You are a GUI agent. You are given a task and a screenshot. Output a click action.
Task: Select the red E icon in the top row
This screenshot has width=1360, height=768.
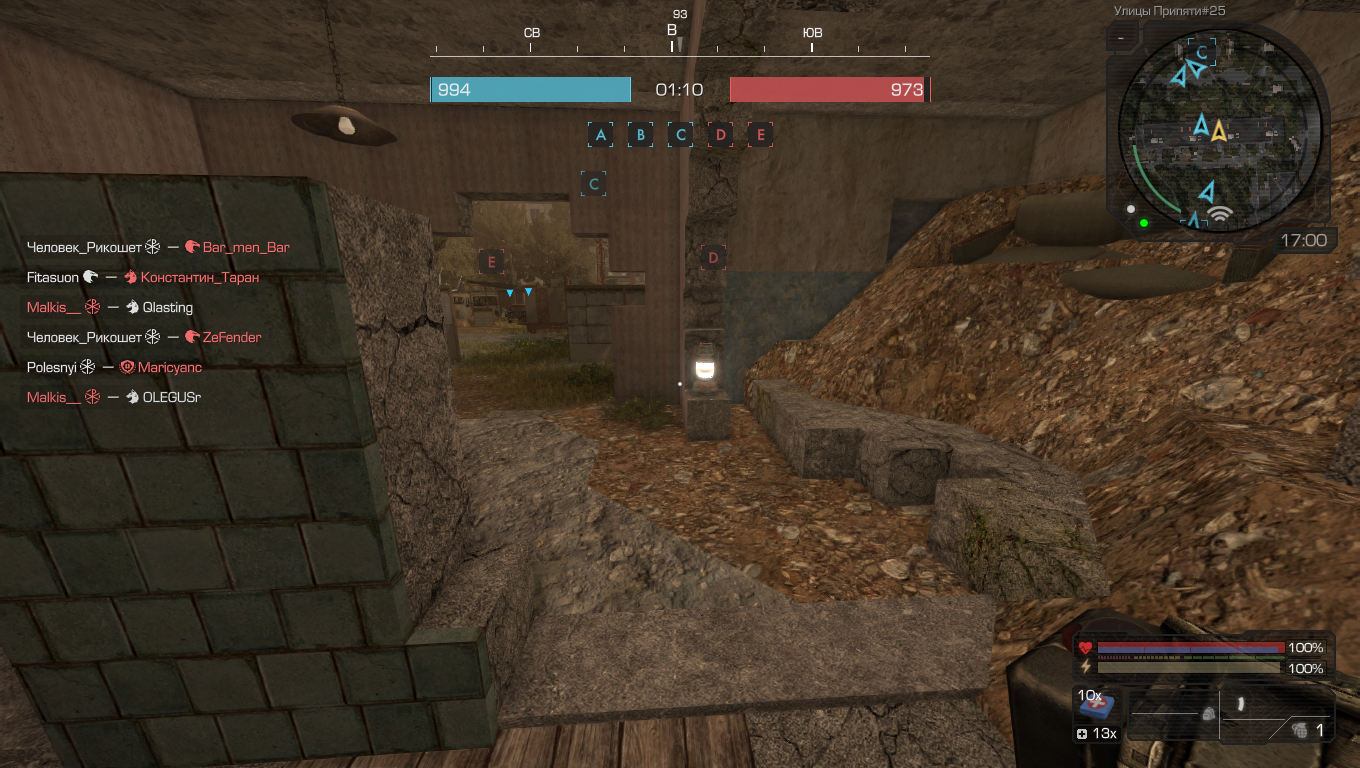tap(760, 135)
